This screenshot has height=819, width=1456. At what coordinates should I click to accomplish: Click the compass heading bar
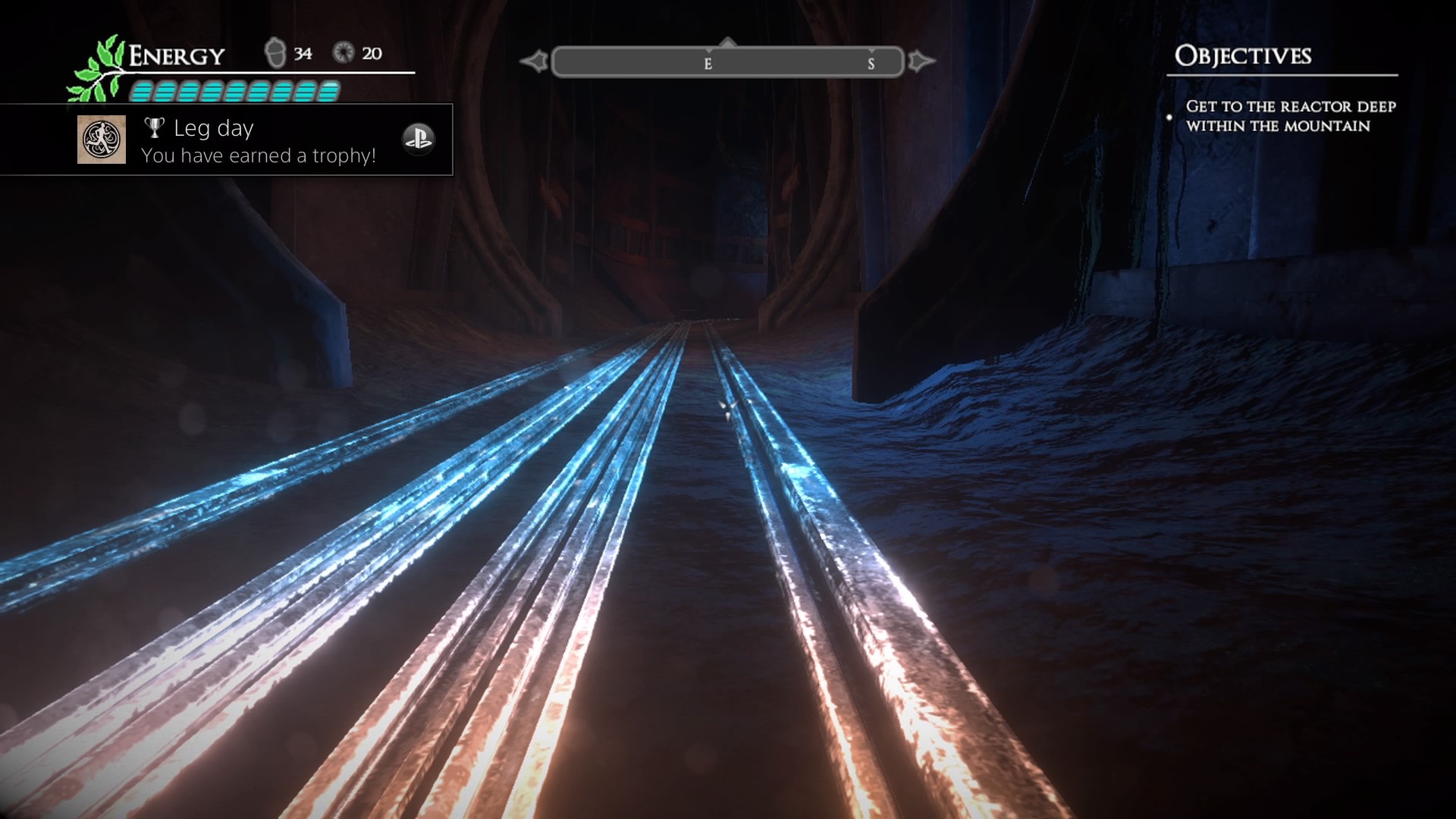coord(727,62)
